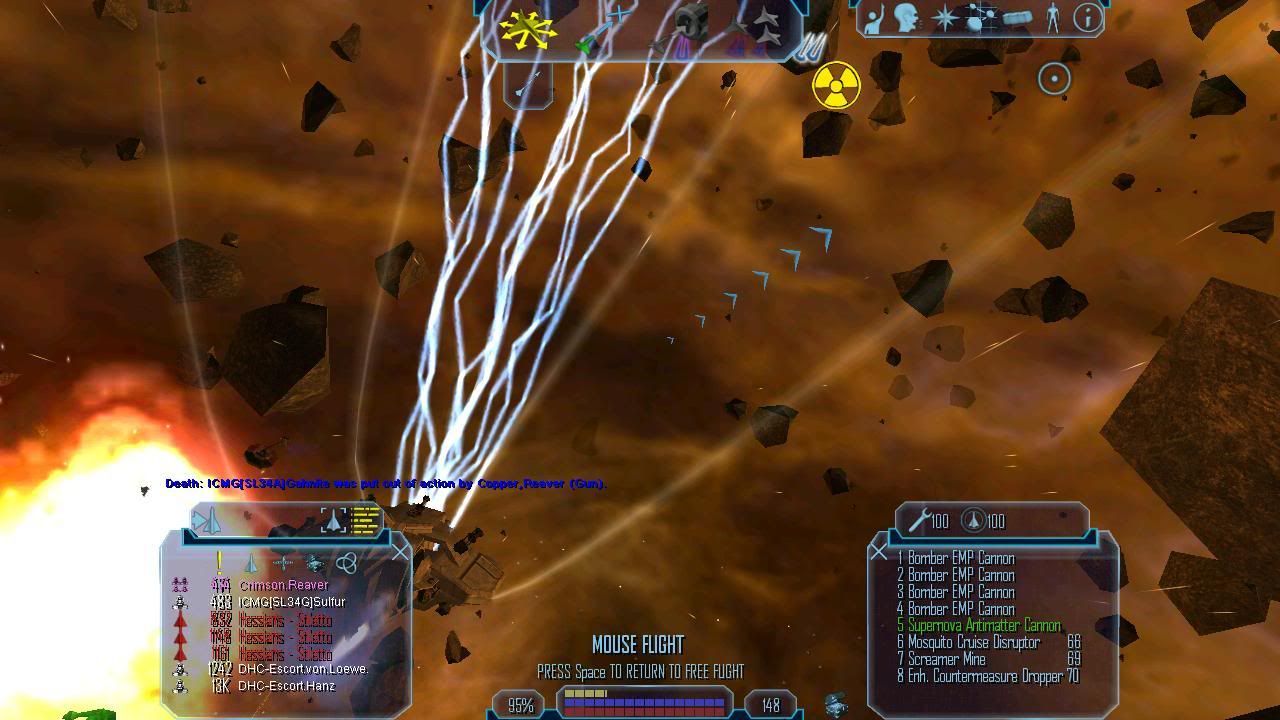Choose the Dock maneuver icon
Image resolution: width=1280 pixels, height=720 pixels.
[x=690, y=22]
